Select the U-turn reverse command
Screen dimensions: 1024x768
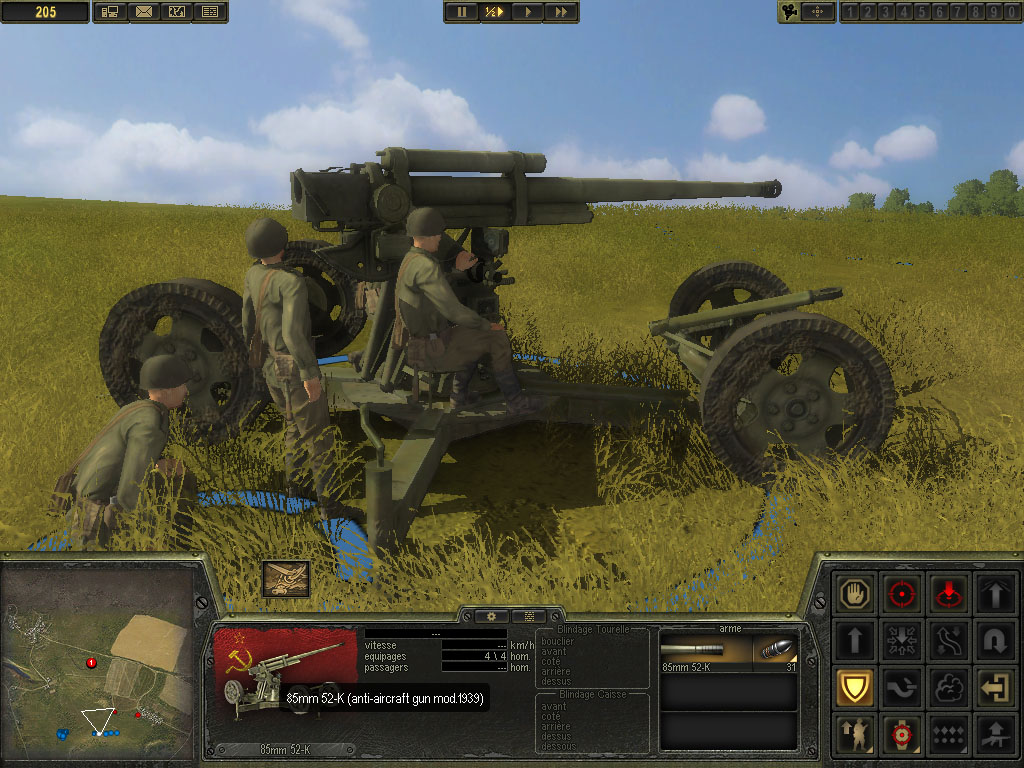click(x=994, y=640)
